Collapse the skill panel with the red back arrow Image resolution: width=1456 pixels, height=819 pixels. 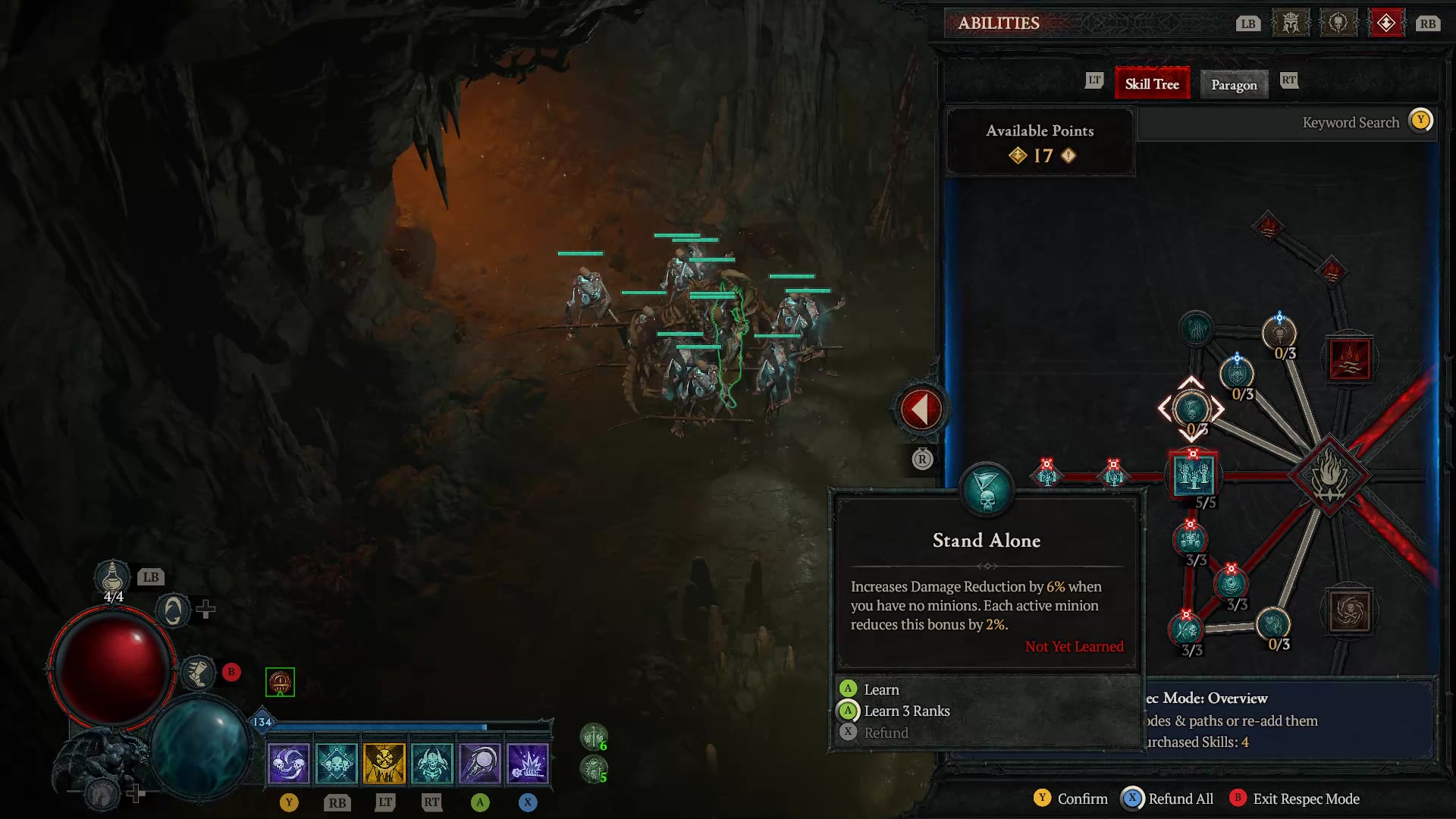click(920, 407)
